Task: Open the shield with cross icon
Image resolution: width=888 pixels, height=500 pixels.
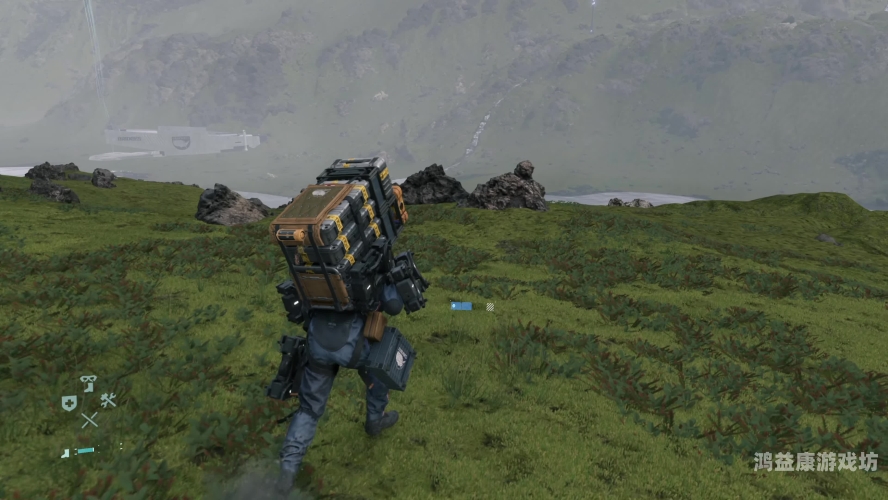Action: coord(69,403)
